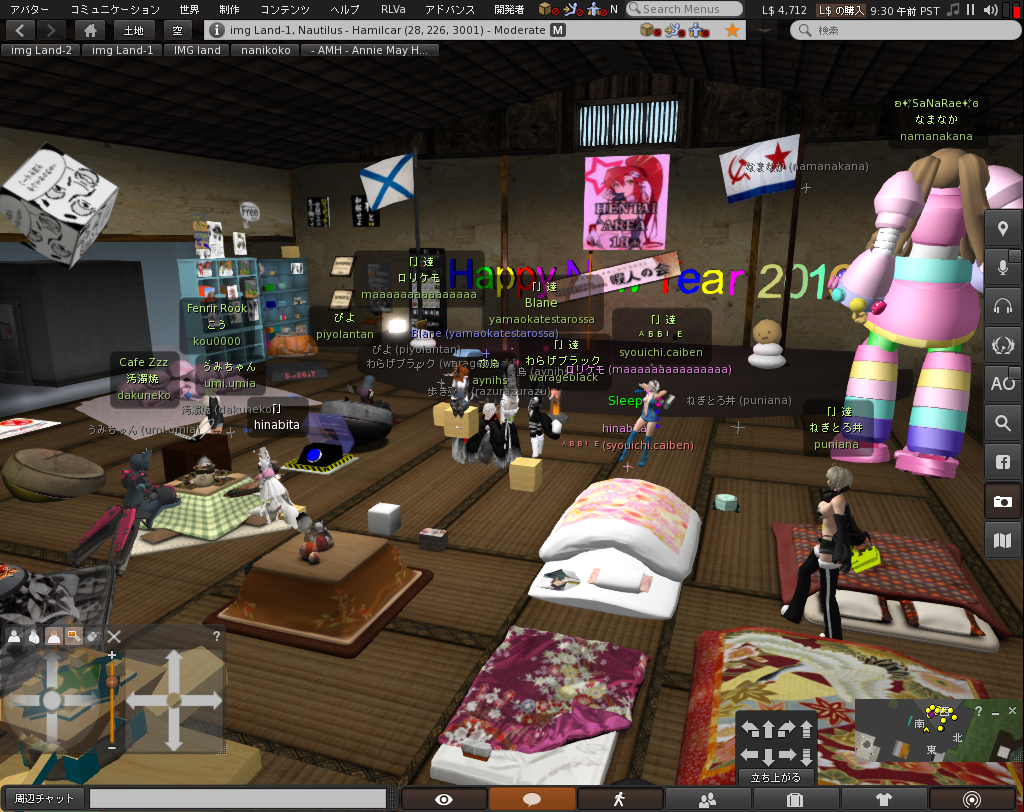Open the world map toolbar button

point(1002,541)
